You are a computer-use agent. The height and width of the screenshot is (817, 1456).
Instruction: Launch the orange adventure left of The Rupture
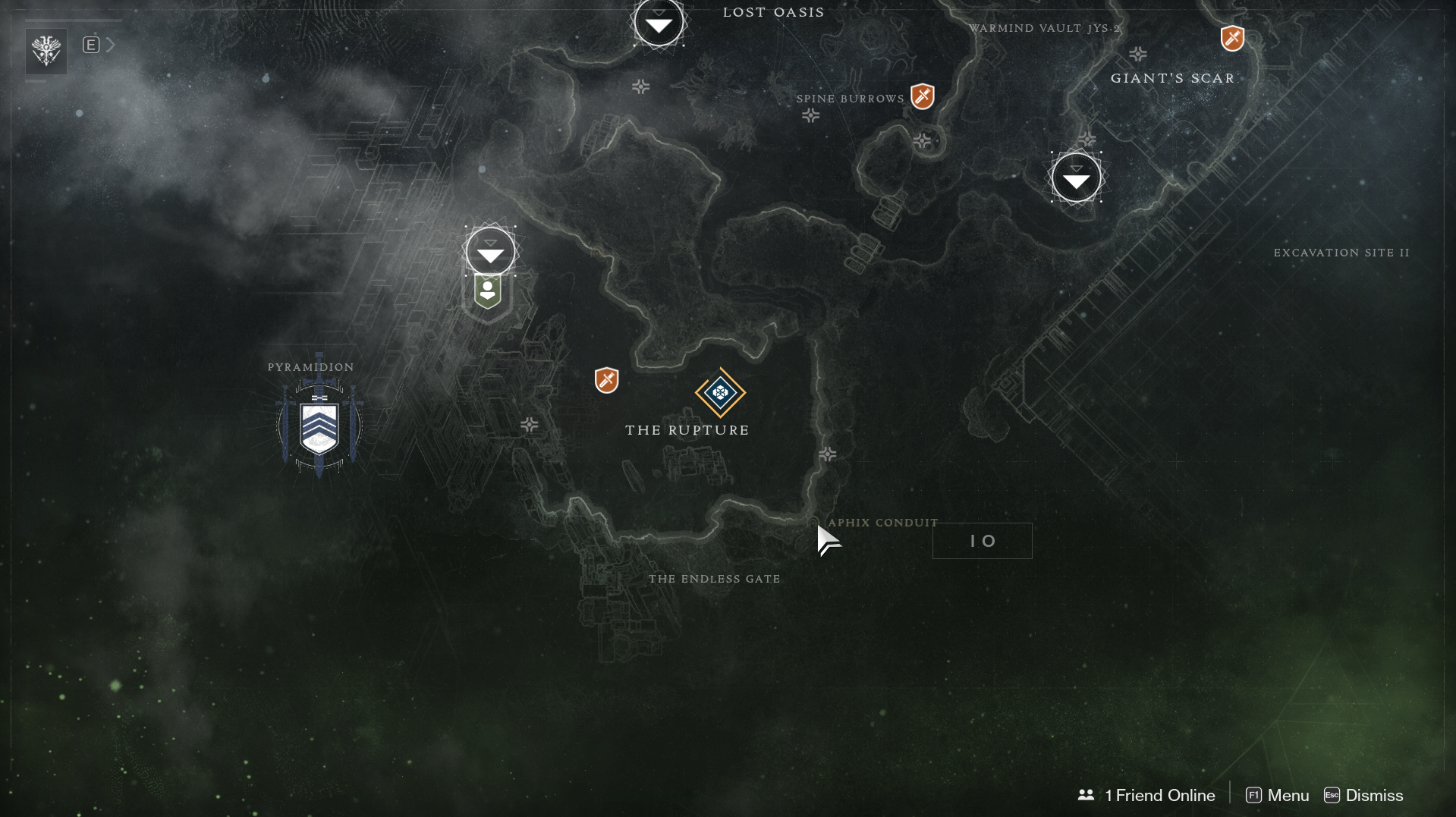tap(607, 380)
